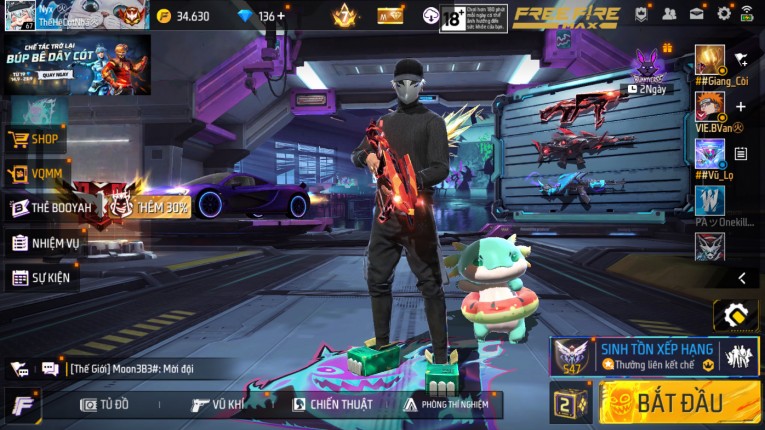Open the friends list icon

[669, 14]
